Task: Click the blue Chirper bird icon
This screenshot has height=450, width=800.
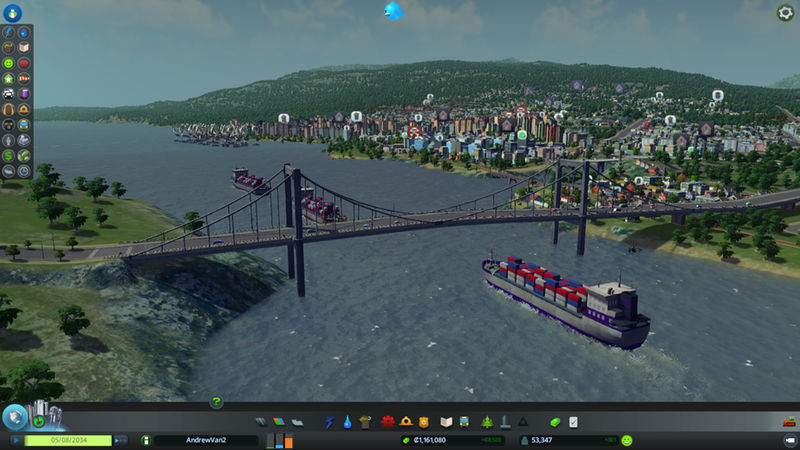Action: click(393, 11)
